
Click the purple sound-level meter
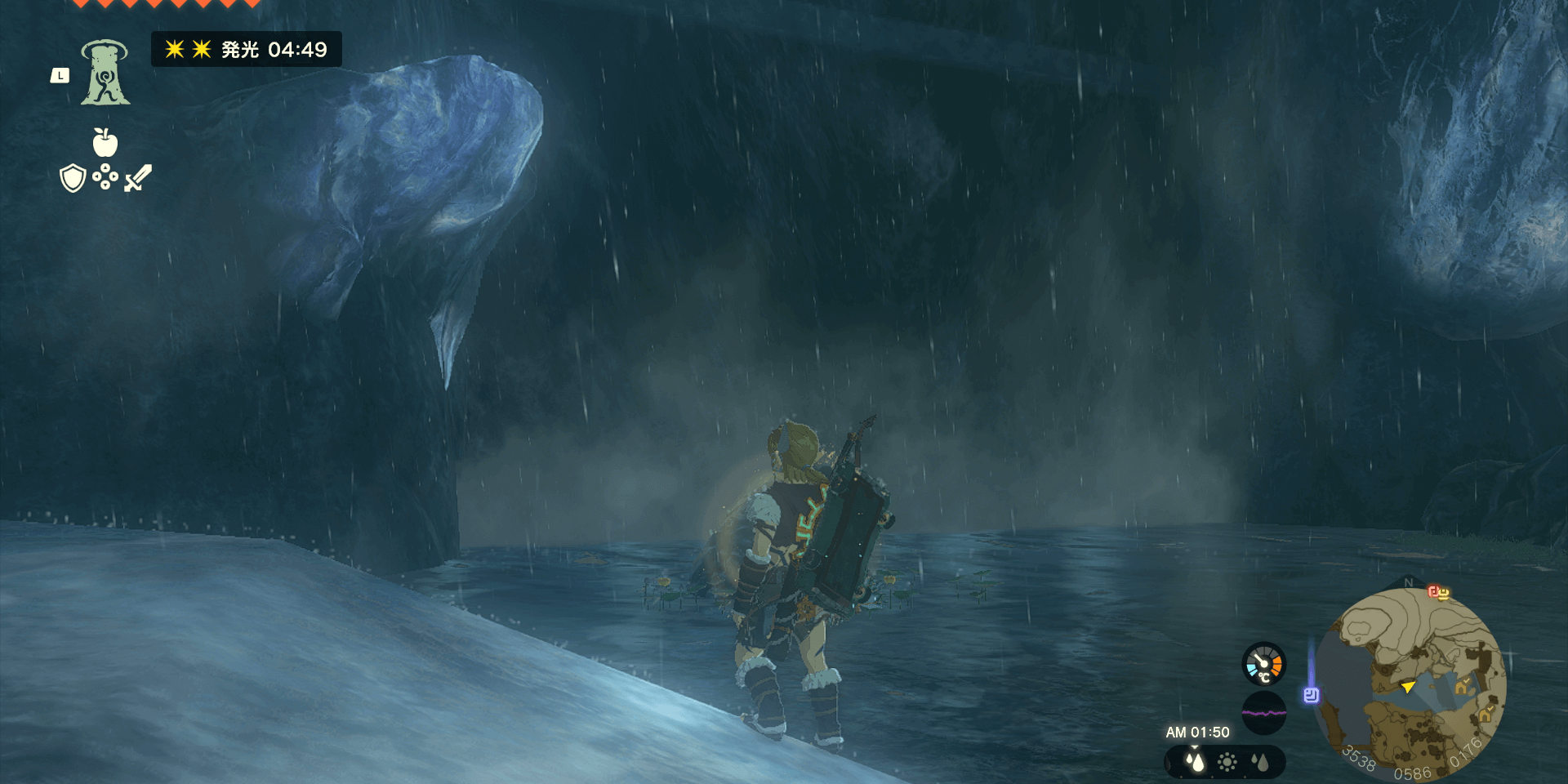pos(1263,712)
